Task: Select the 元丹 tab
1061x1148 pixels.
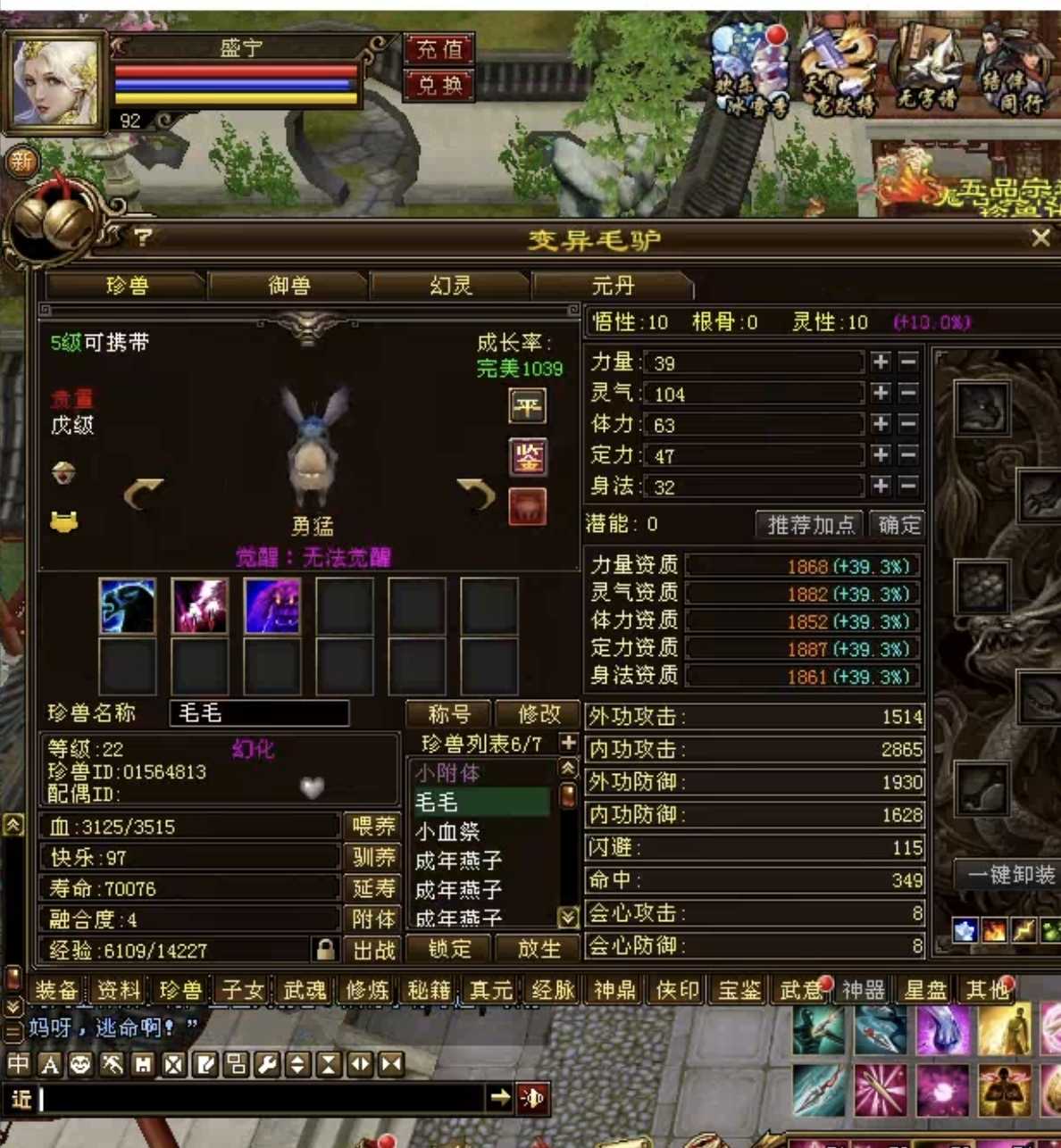Action: (x=613, y=286)
